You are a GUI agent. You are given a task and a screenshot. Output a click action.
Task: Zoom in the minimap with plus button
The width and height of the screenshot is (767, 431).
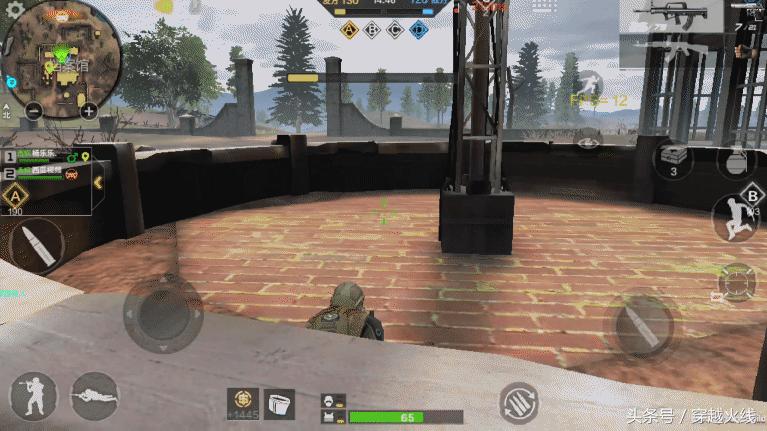click(x=90, y=110)
